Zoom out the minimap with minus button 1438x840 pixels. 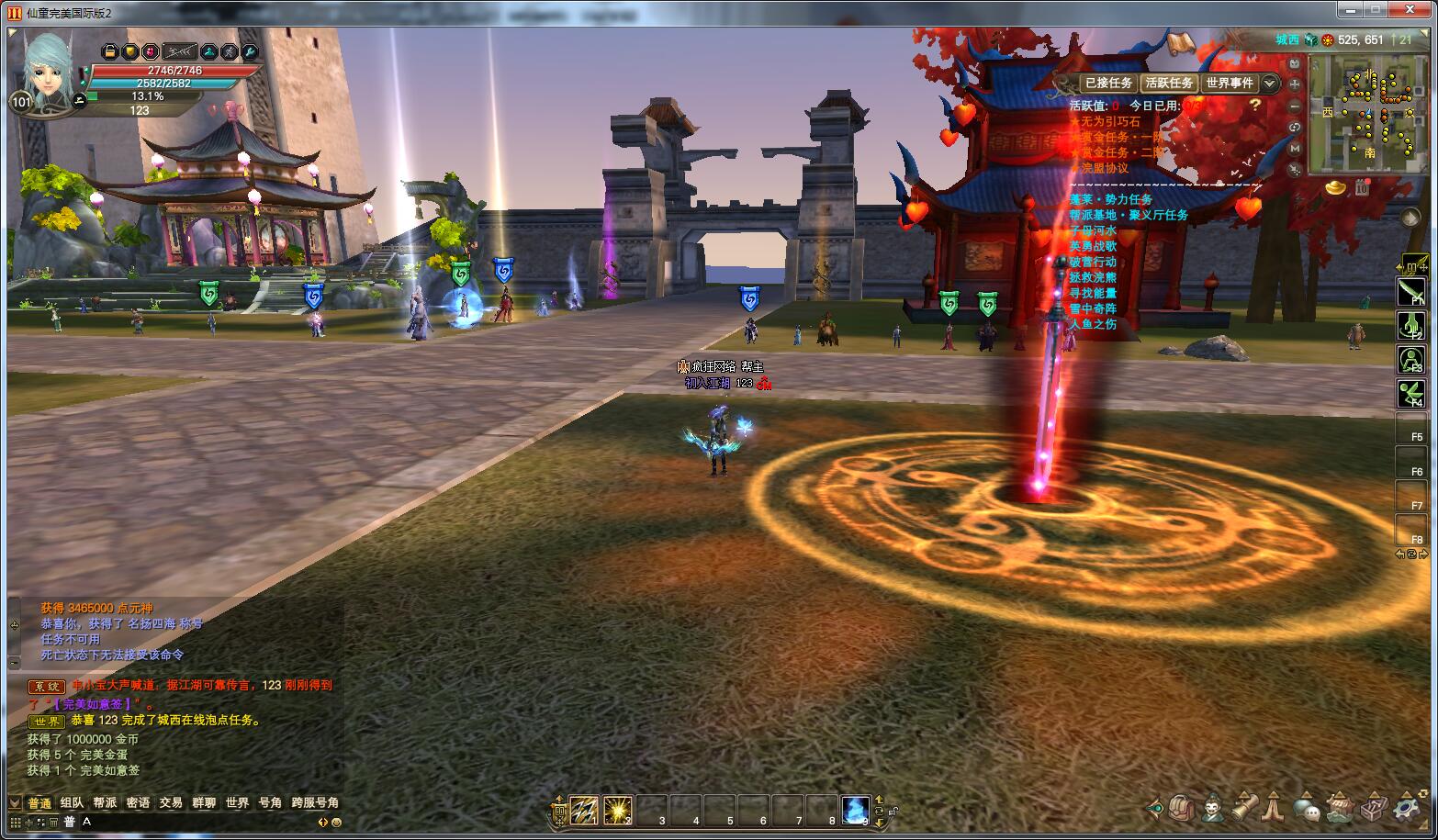[1295, 106]
